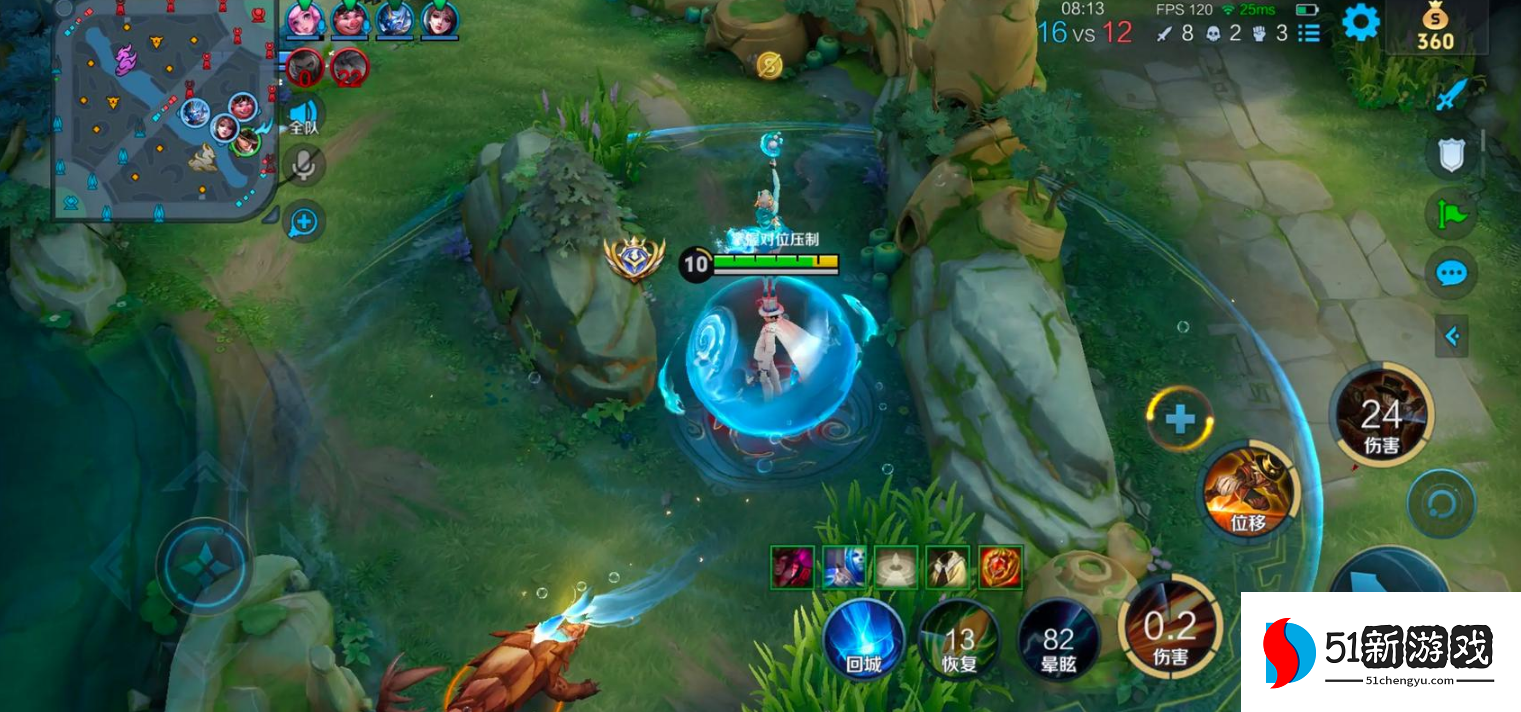Use the 恢复 heal skill
Image resolution: width=1521 pixels, height=712 pixels.
pos(959,640)
